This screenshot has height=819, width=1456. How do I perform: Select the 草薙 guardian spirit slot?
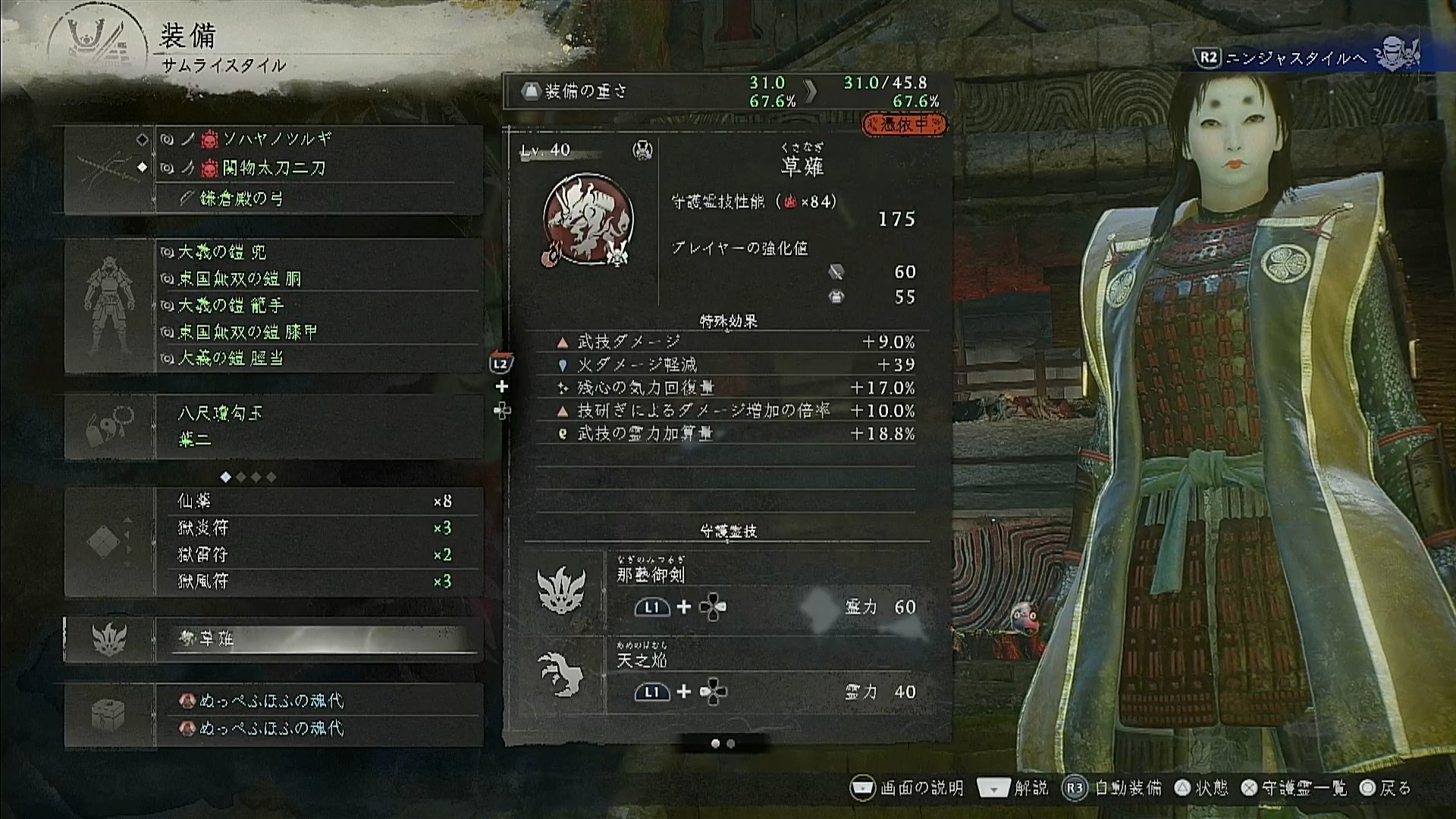click(318, 639)
